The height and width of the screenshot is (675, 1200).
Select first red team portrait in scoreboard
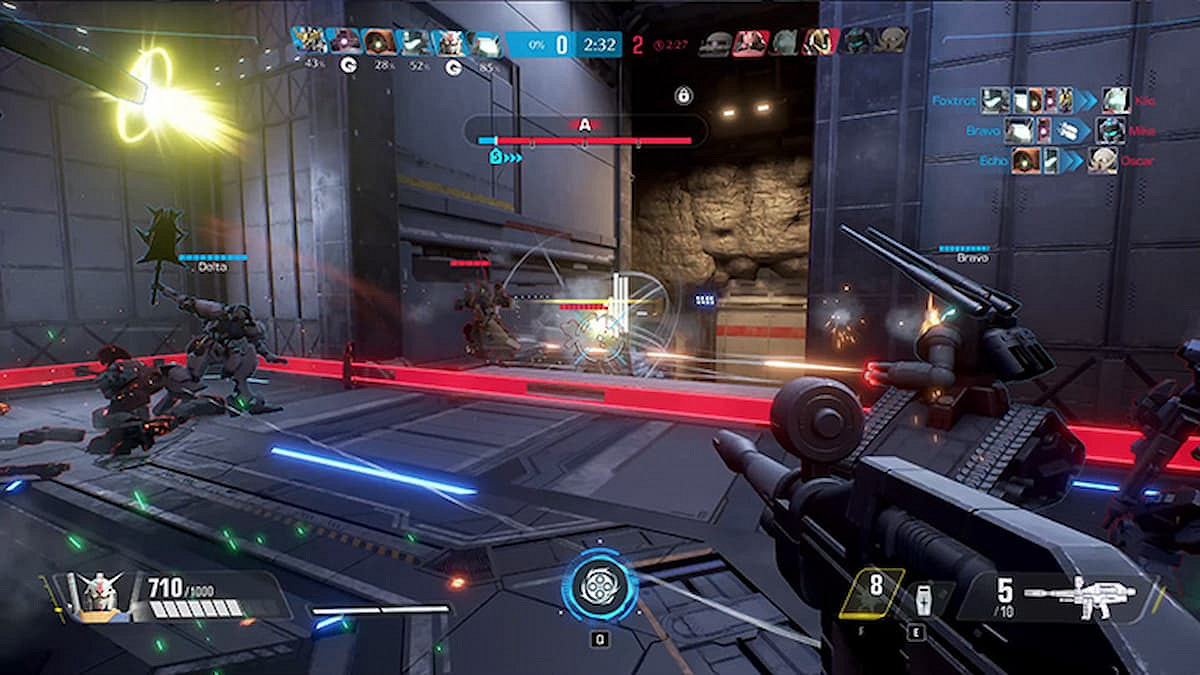(714, 43)
